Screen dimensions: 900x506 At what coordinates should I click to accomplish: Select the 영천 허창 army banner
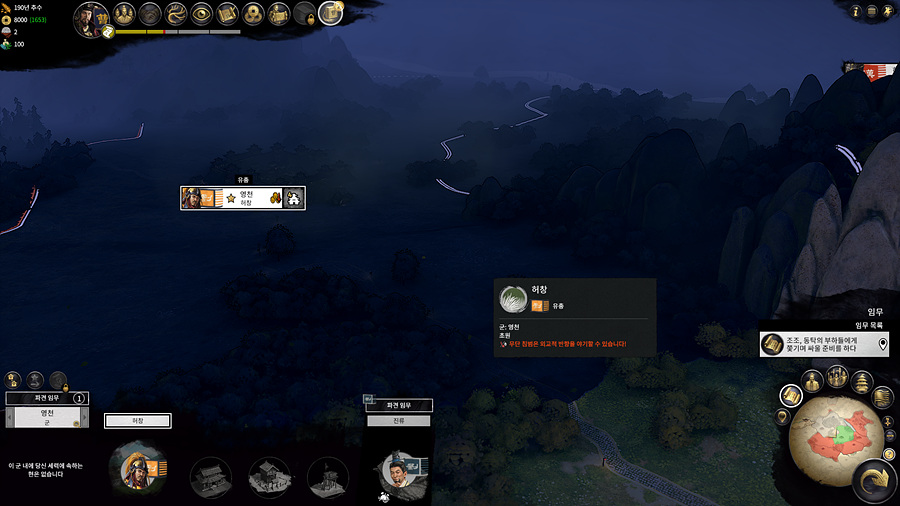242,198
